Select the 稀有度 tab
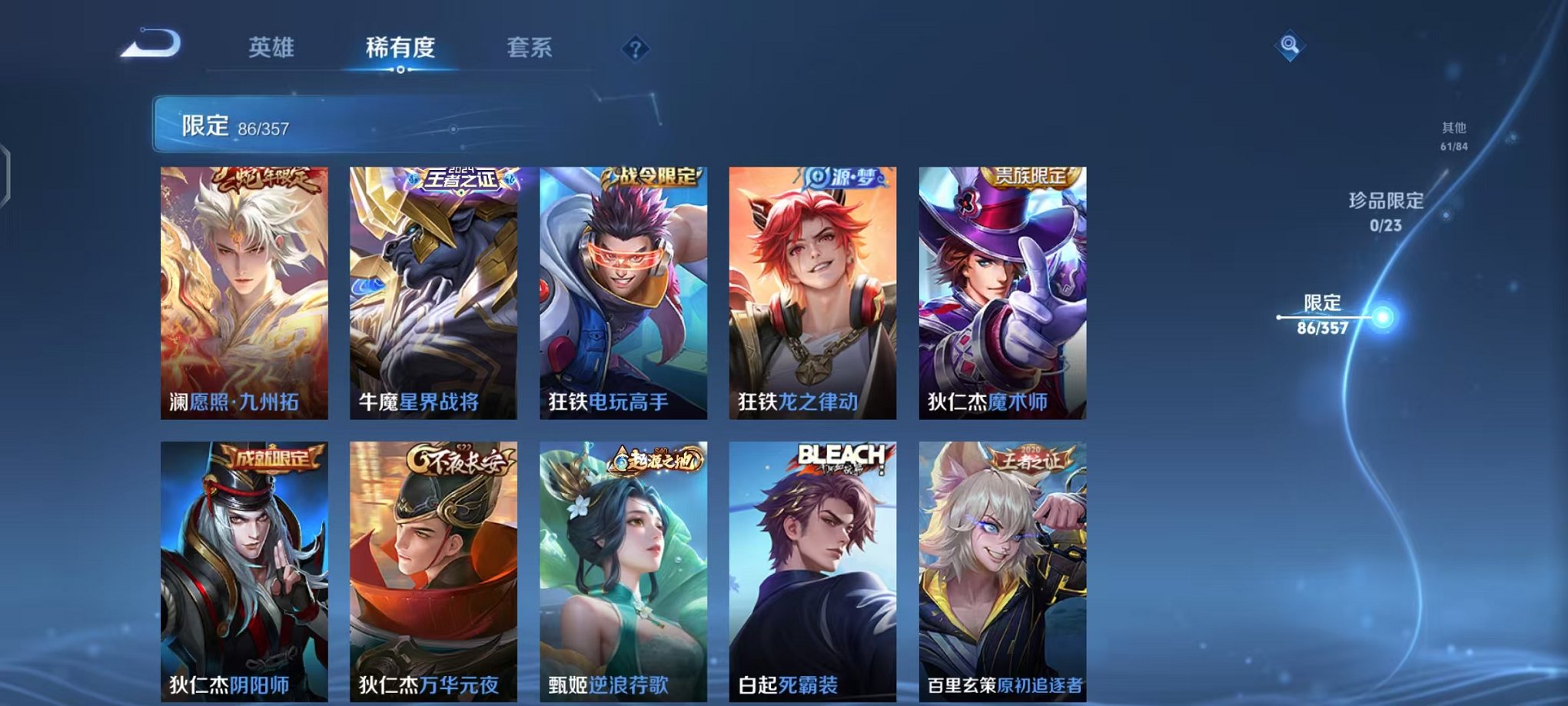Screen dimensions: 1568x706 pos(399,48)
